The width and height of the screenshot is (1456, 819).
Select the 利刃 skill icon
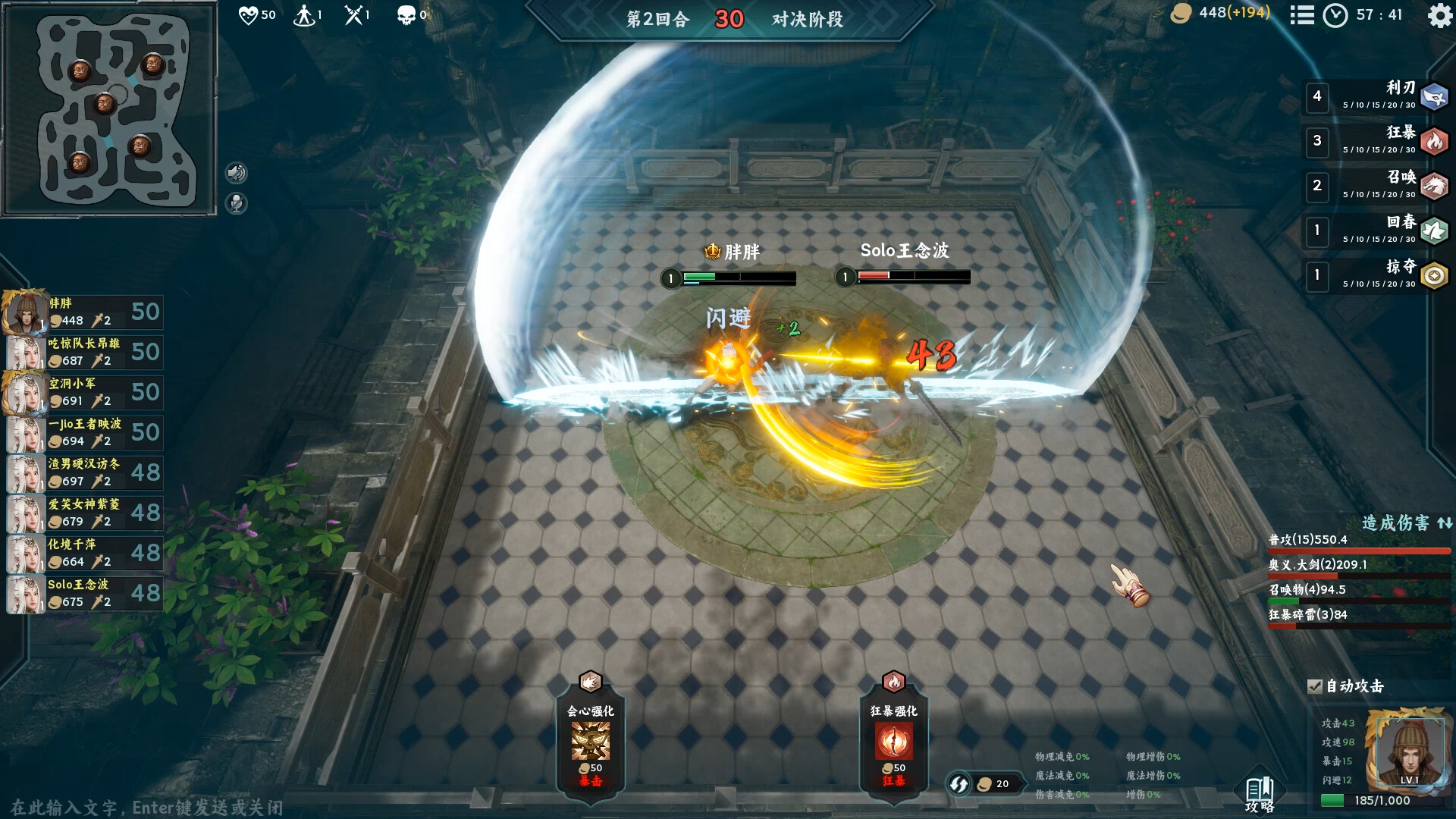click(x=1433, y=95)
